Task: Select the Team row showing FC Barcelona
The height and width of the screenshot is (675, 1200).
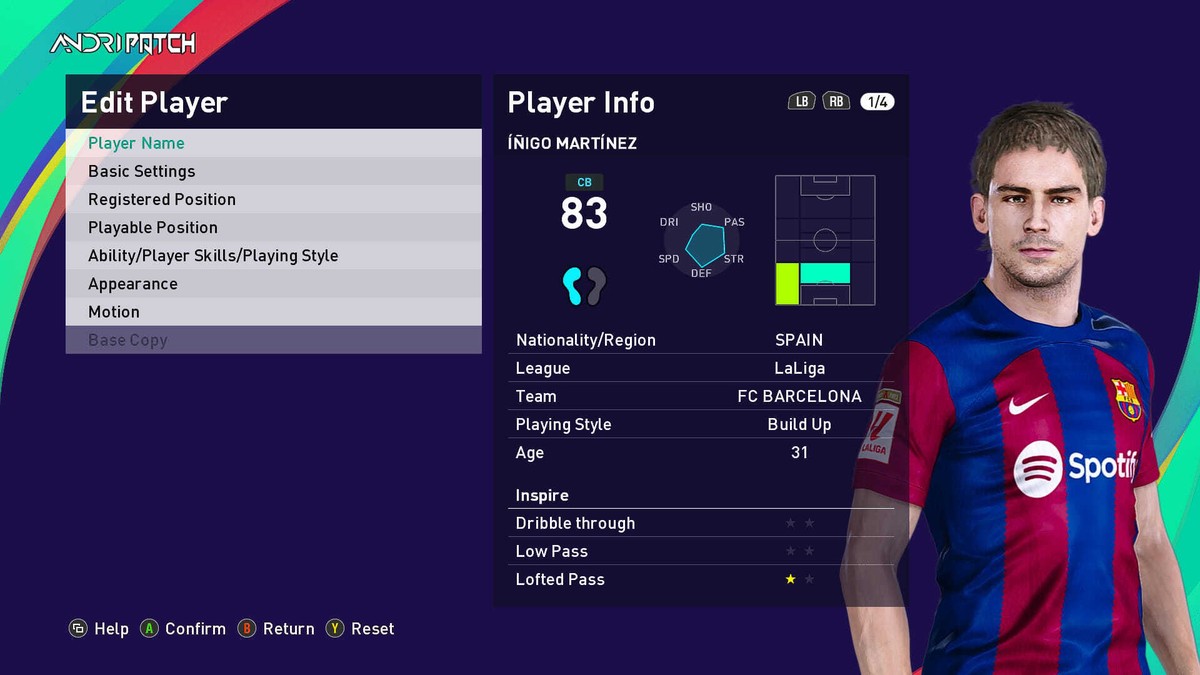Action: click(x=700, y=396)
